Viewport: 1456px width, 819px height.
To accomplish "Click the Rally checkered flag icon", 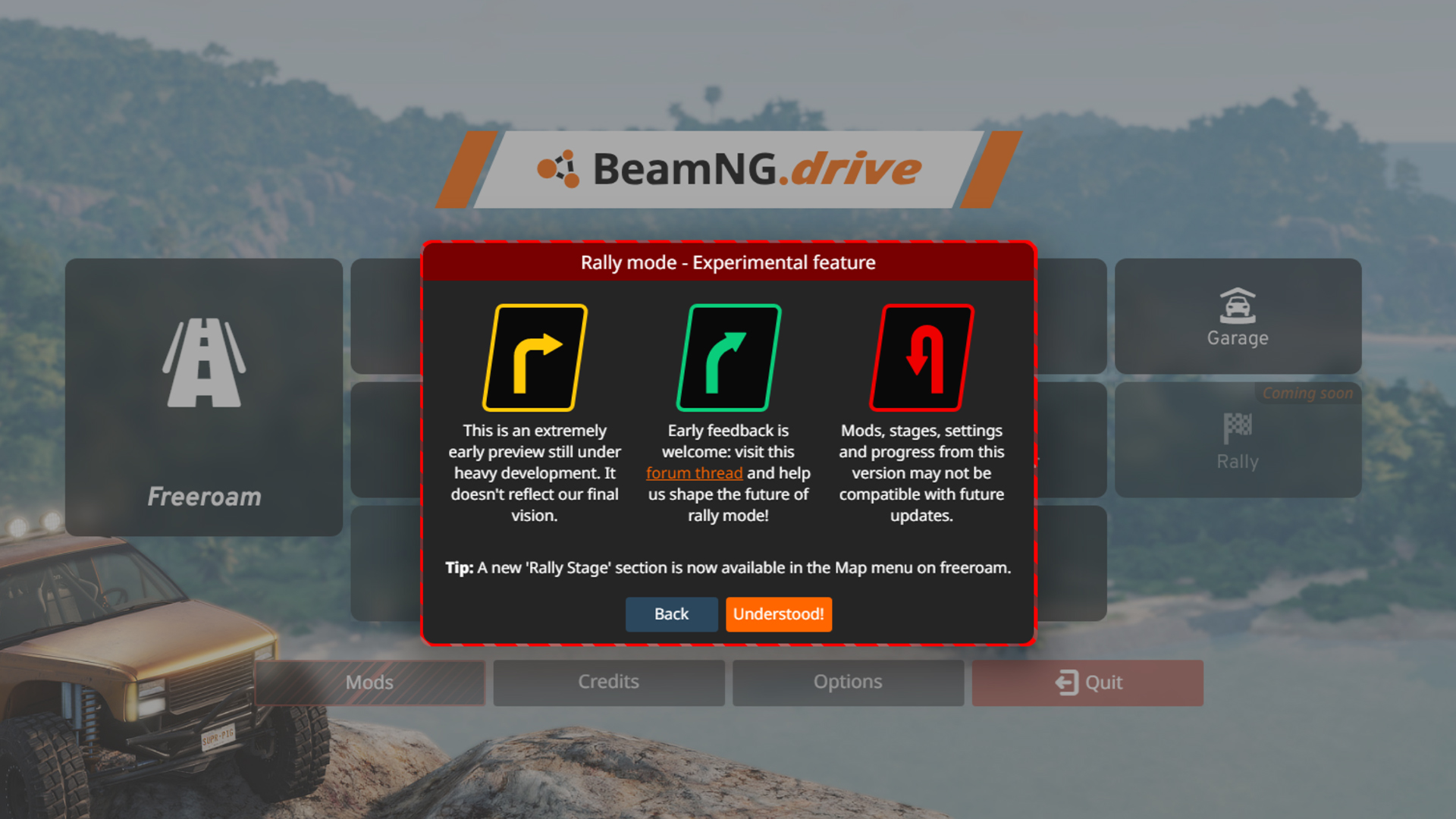I will (x=1238, y=428).
